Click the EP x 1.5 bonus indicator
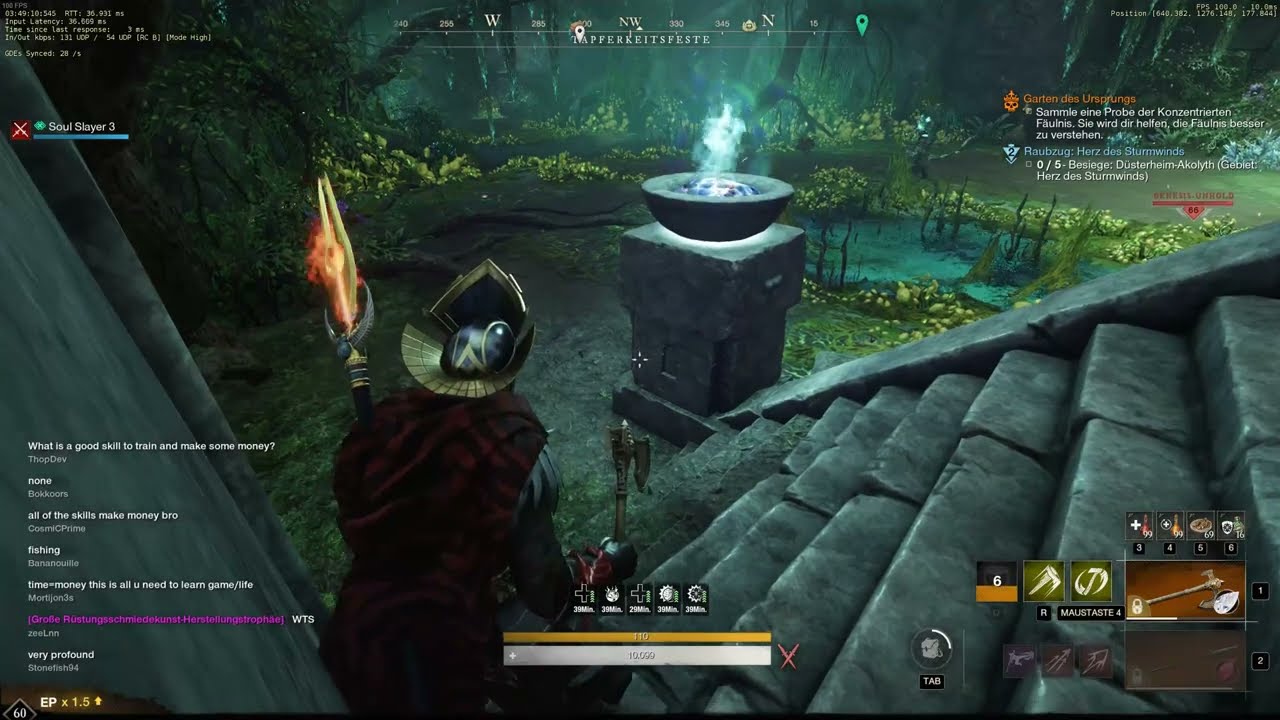Image resolution: width=1280 pixels, height=720 pixels. [70, 702]
